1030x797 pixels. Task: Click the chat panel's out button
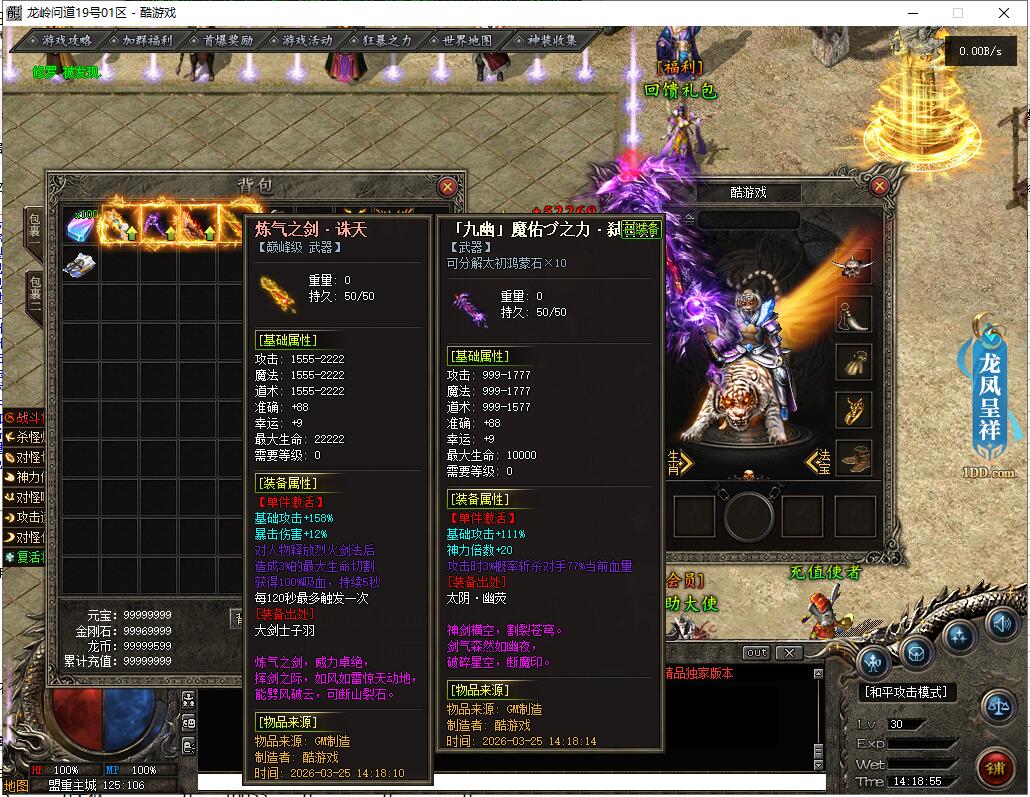click(x=757, y=653)
